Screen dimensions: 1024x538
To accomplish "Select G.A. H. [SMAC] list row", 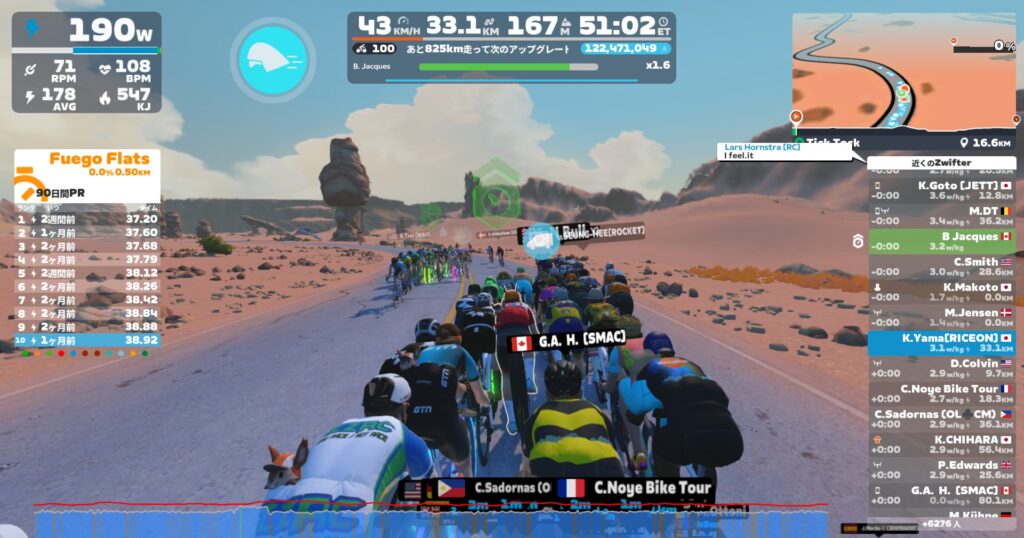I will (942, 495).
